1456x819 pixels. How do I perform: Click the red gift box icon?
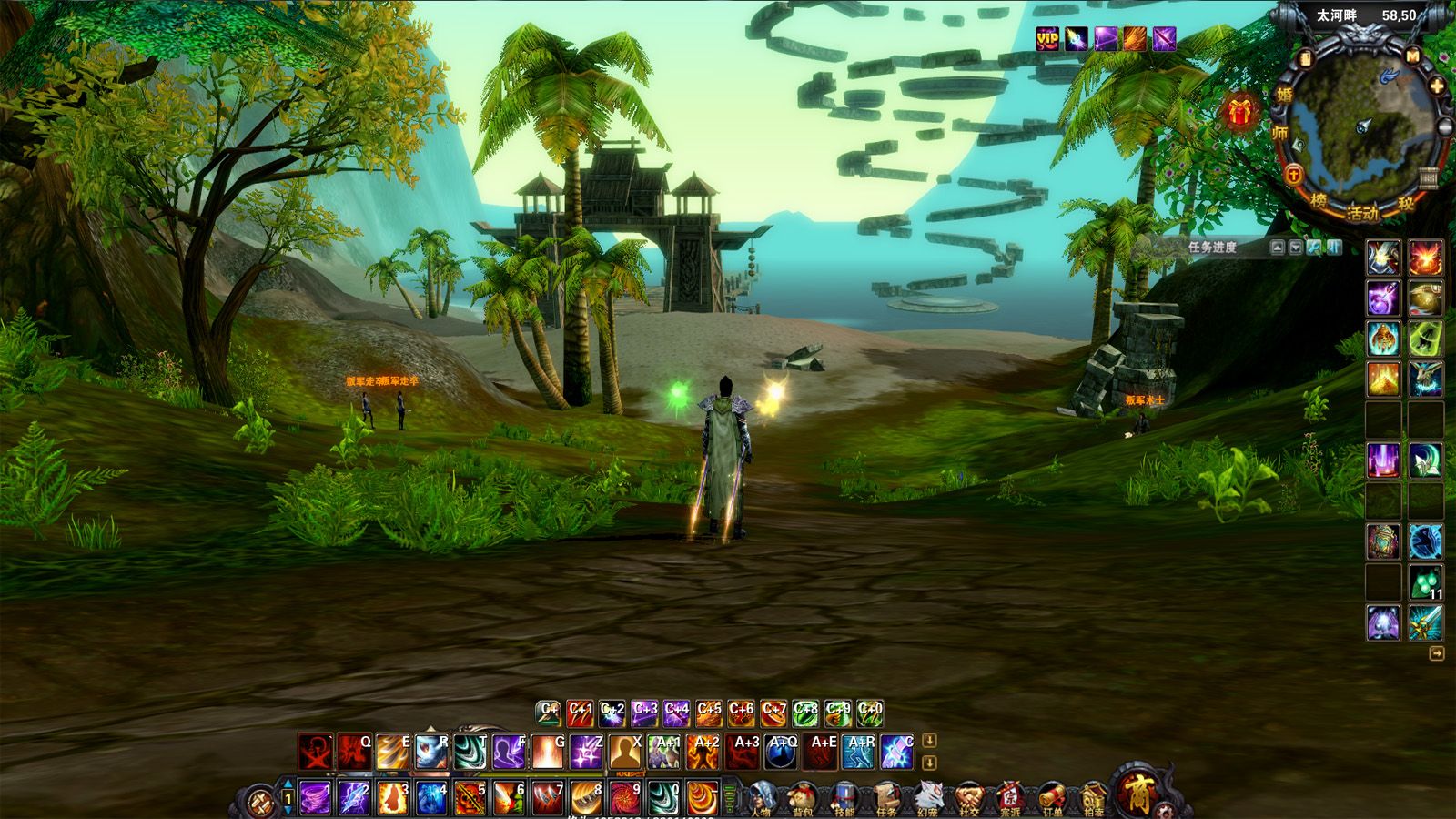point(1239,113)
